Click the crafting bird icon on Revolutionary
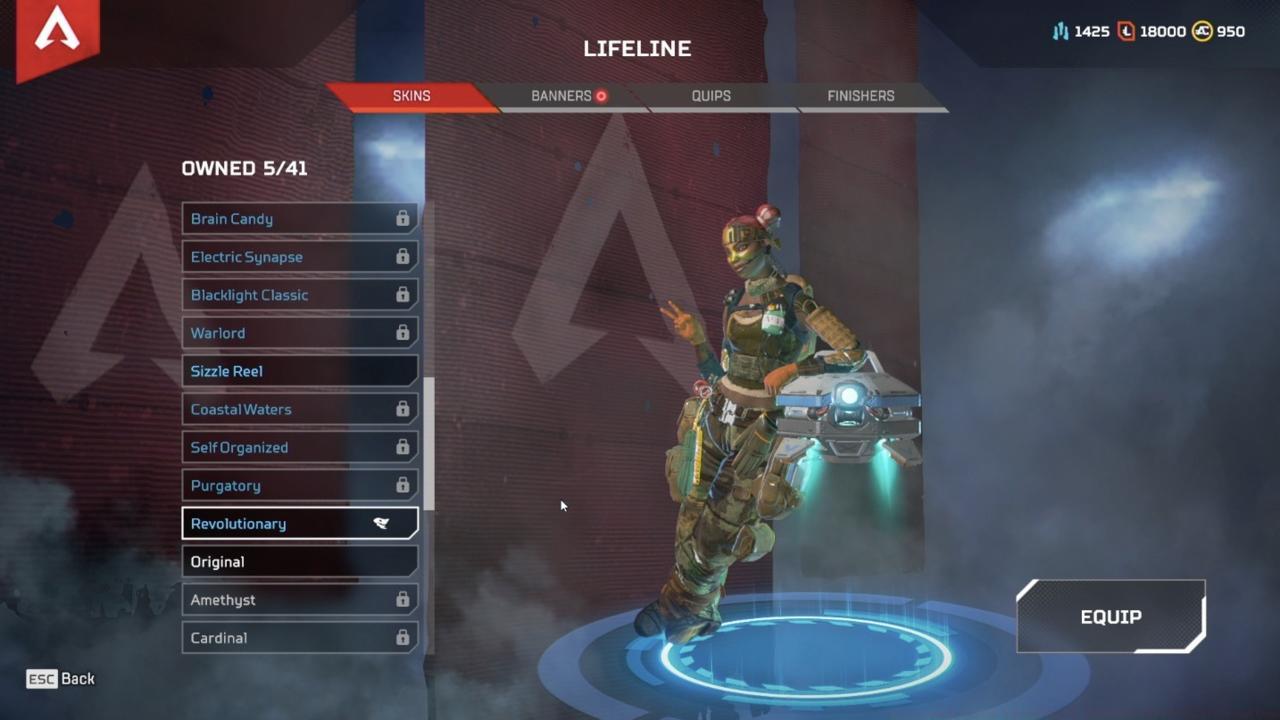1280x720 pixels. pos(382,523)
